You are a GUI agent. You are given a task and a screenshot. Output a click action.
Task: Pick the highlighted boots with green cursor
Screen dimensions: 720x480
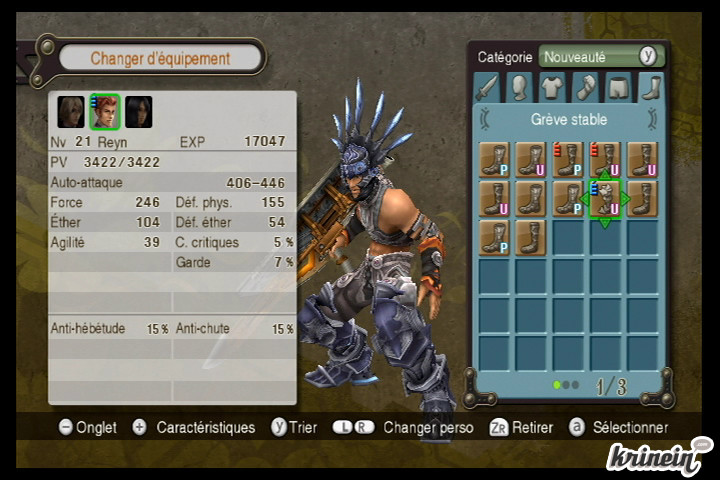point(605,198)
